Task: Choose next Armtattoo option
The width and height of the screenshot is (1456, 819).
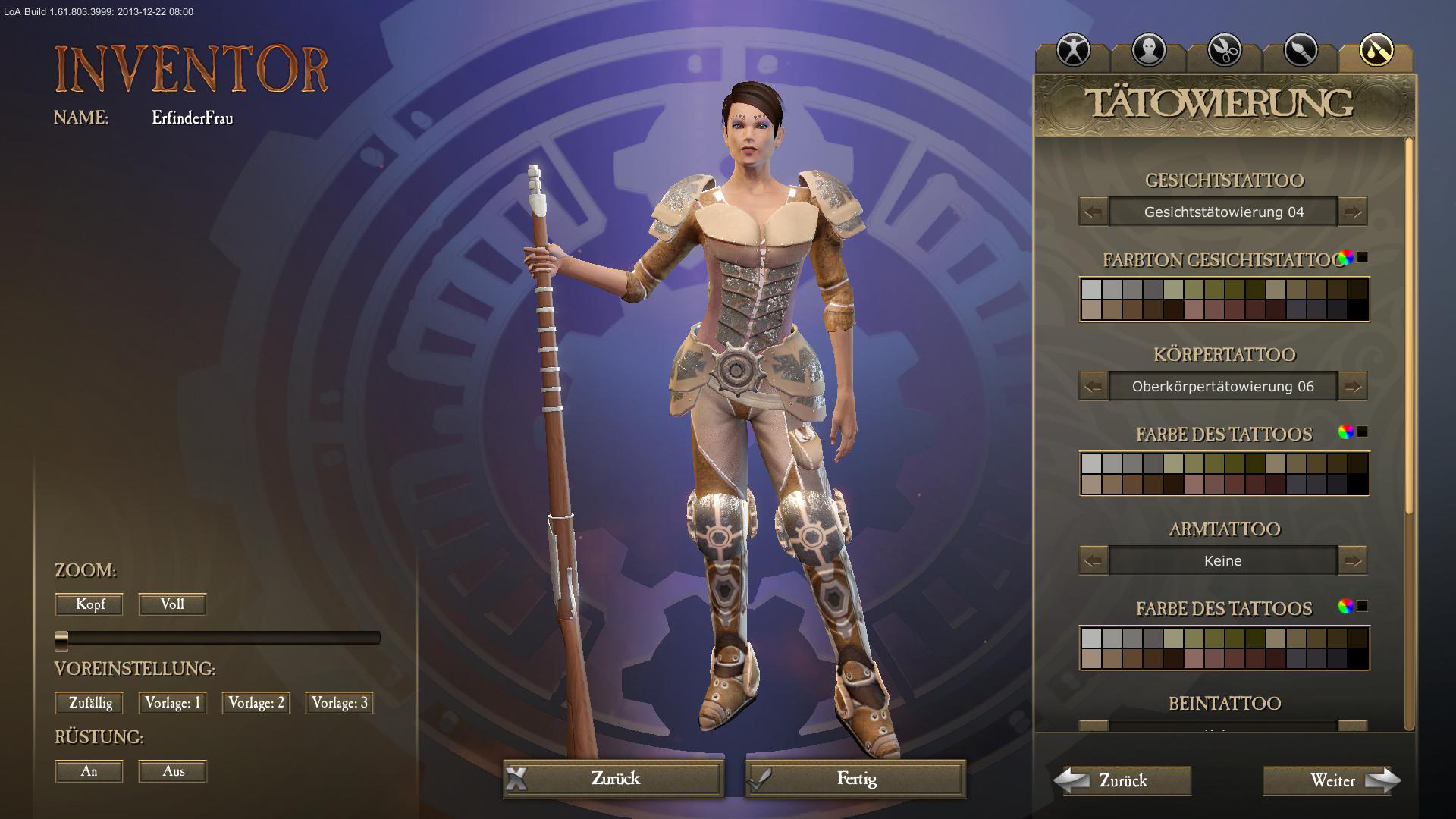Action: pyautogui.click(x=1352, y=561)
